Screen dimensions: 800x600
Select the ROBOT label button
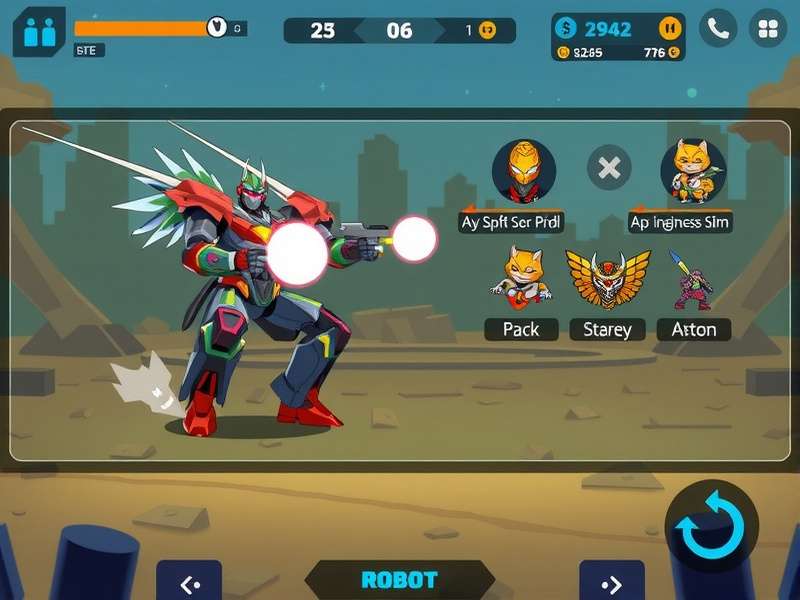[x=399, y=580]
